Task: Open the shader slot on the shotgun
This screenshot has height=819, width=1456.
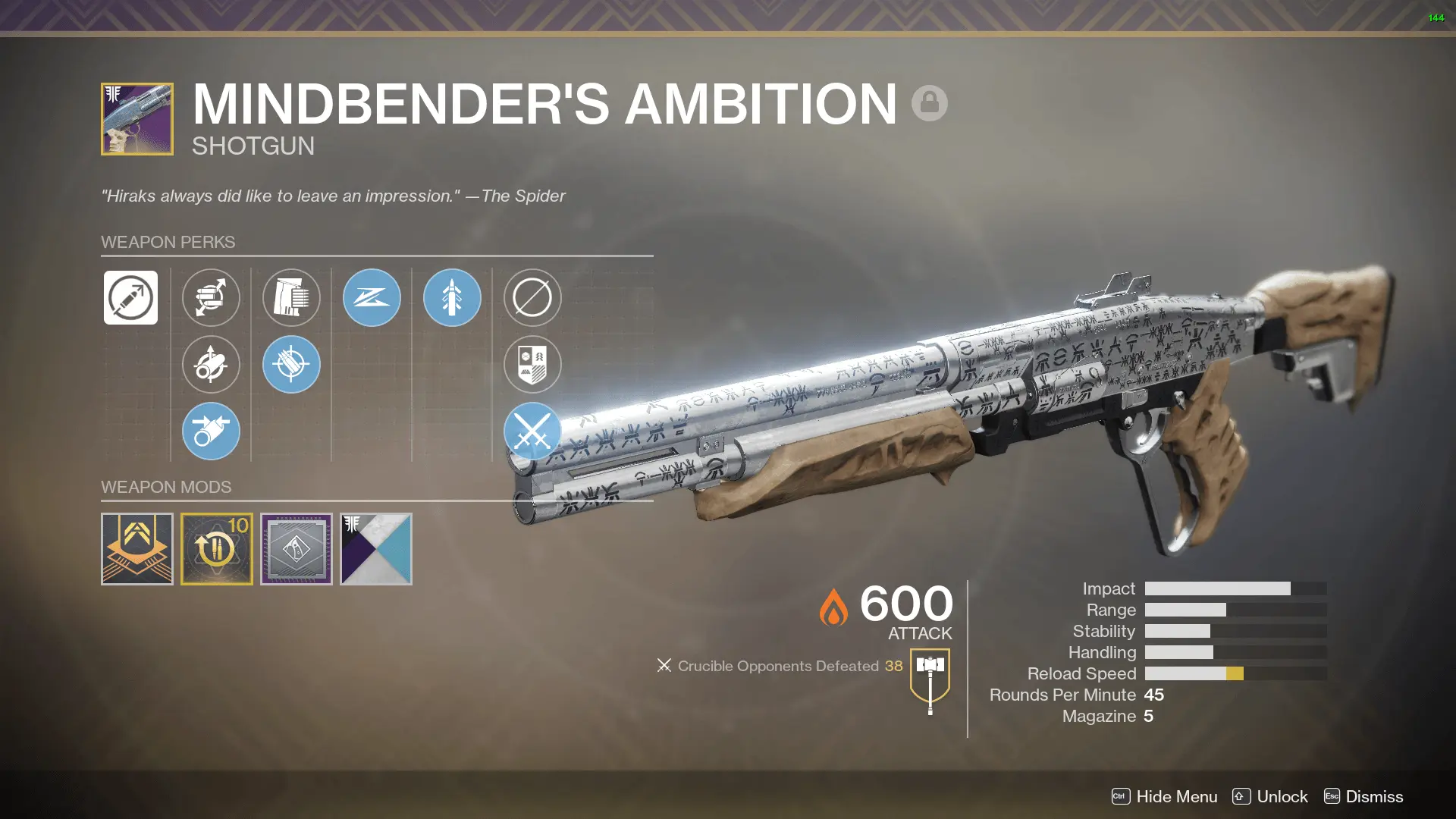Action: 376,548
